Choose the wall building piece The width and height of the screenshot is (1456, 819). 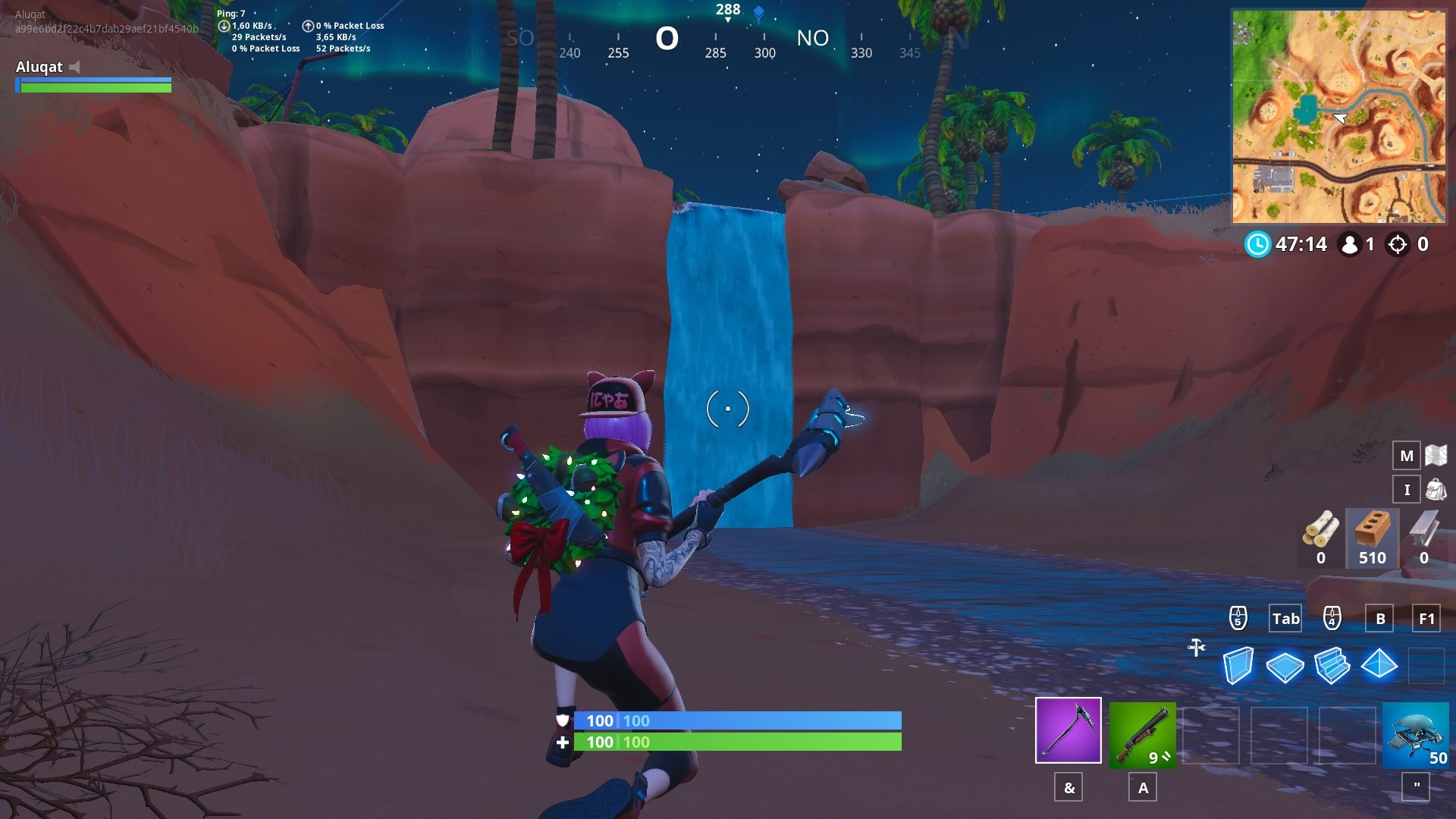tap(1238, 665)
